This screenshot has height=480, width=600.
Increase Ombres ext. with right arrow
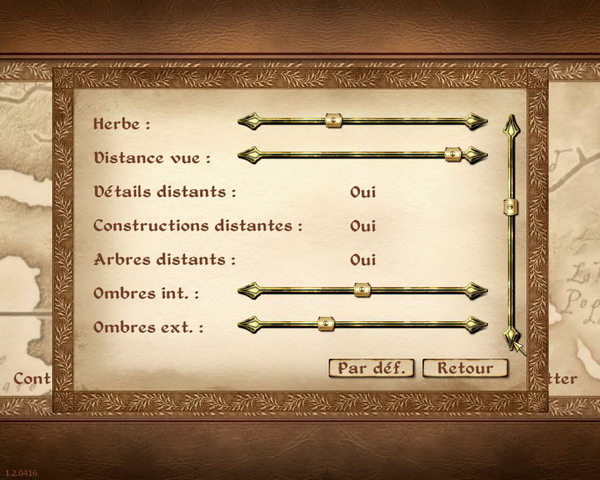476,324
